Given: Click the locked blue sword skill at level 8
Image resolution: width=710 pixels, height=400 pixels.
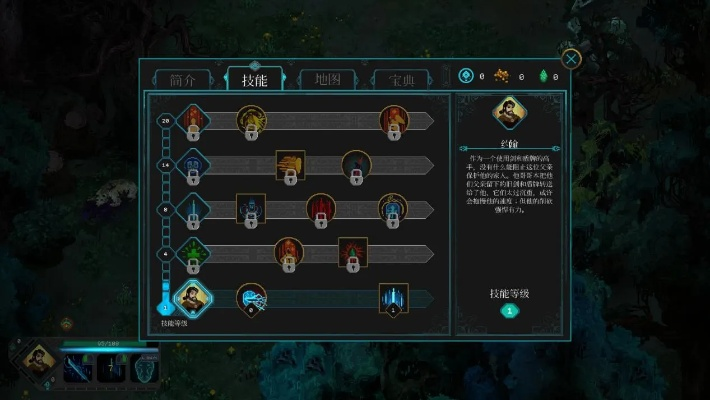Looking at the screenshot, I should click(192, 208).
